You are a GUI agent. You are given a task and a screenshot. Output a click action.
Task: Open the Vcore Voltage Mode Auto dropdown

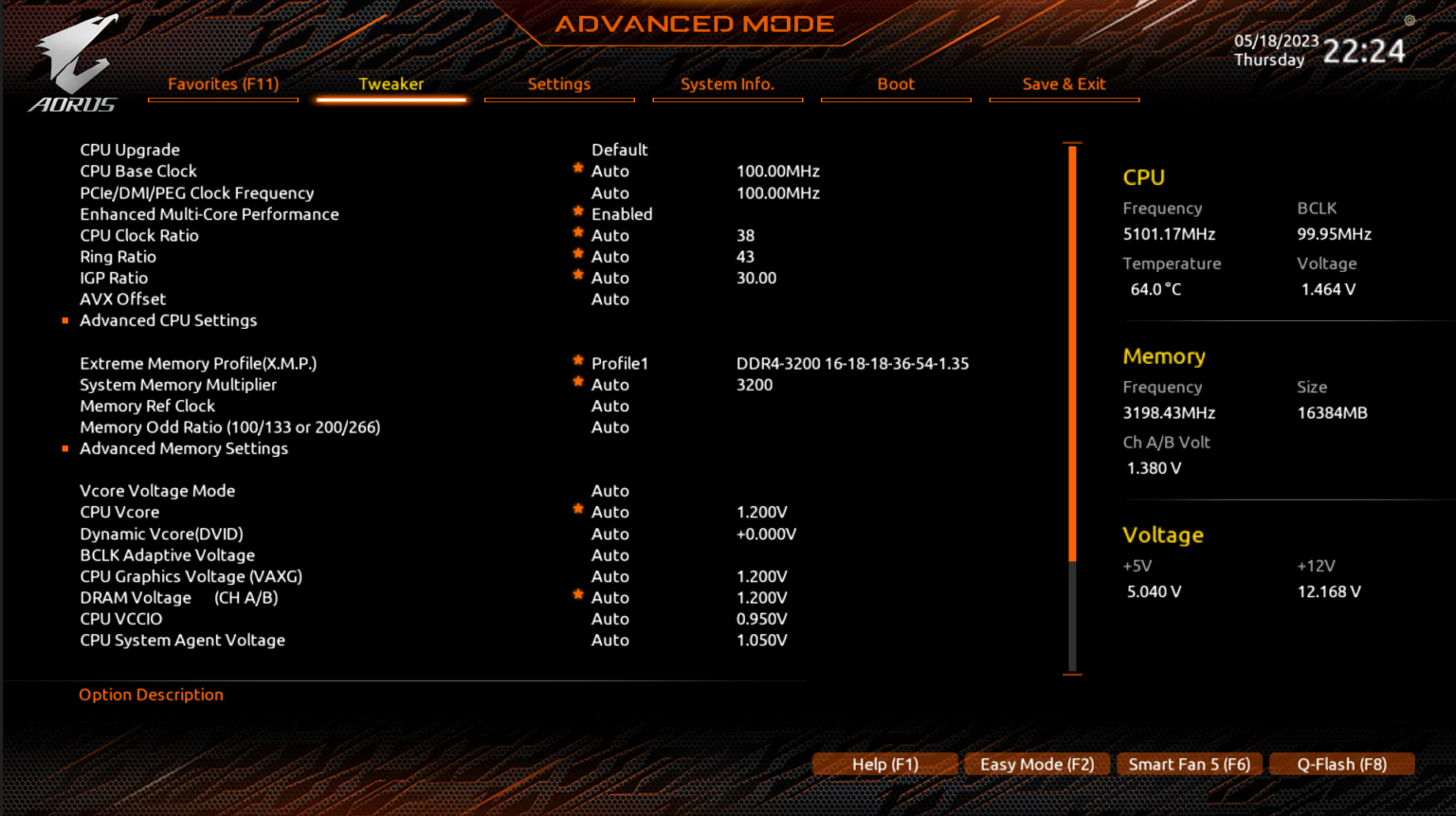pyautogui.click(x=610, y=490)
